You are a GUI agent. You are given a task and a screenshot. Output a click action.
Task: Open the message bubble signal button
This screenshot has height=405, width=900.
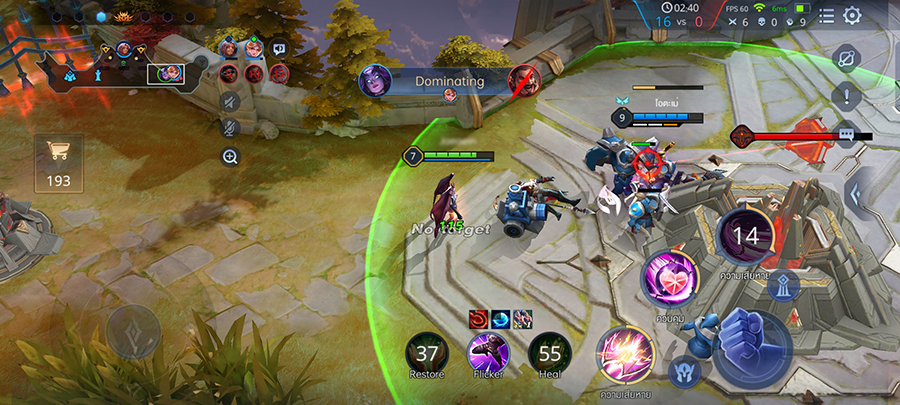(x=847, y=134)
